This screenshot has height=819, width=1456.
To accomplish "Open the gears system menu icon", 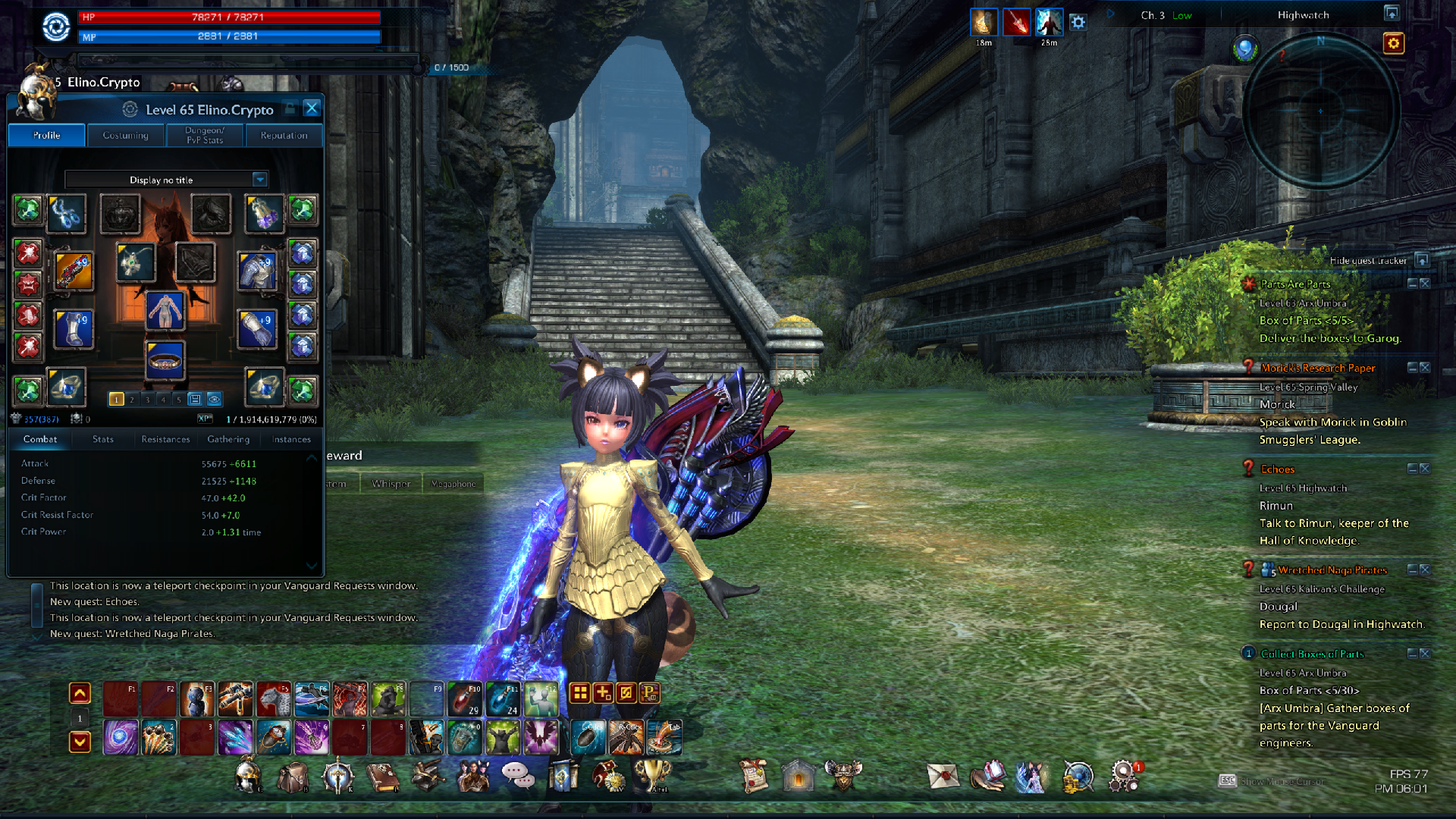I will coord(1123,777).
